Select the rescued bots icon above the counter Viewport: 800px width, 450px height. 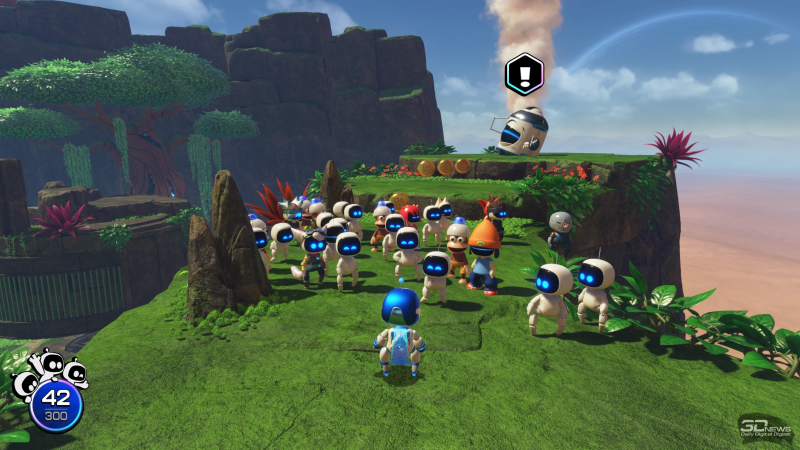click(50, 371)
